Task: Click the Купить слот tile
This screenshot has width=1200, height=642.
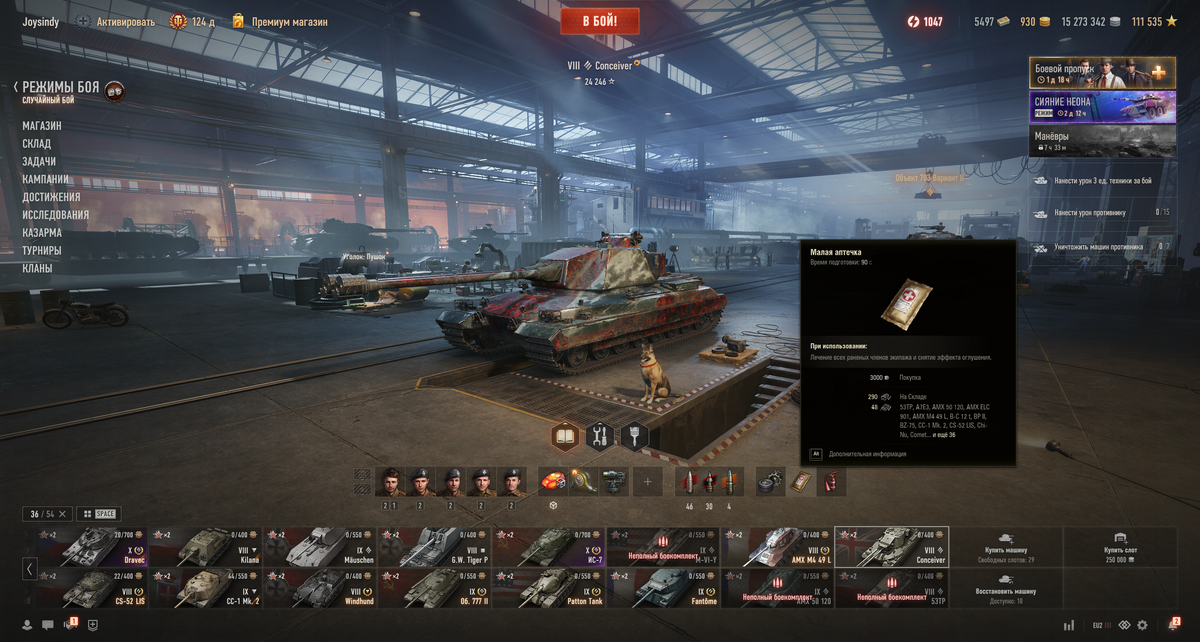Action: click(x=1119, y=547)
